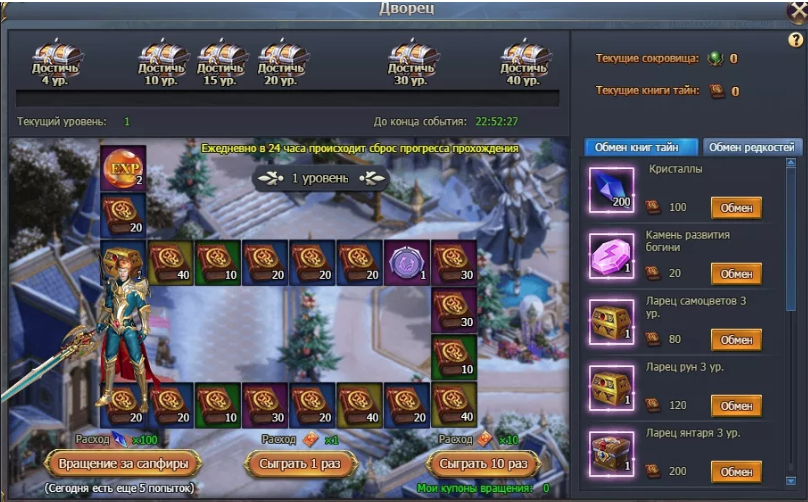Image resolution: width=808 pixels, height=502 pixels.
Task: Exchange for Ларец янтаря 3 ур.
Action: click(x=736, y=471)
